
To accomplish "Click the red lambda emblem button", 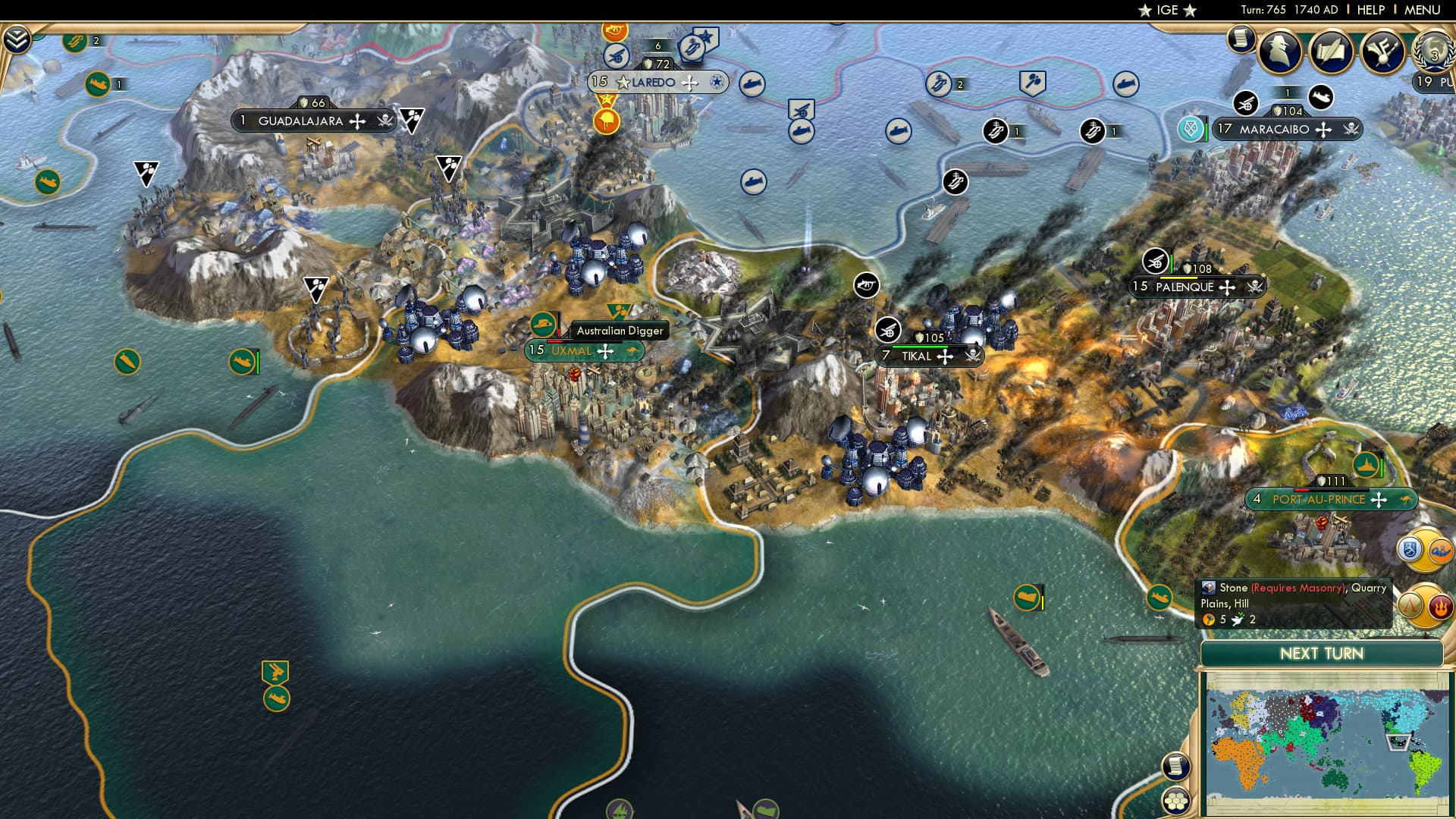I will [x=1409, y=605].
